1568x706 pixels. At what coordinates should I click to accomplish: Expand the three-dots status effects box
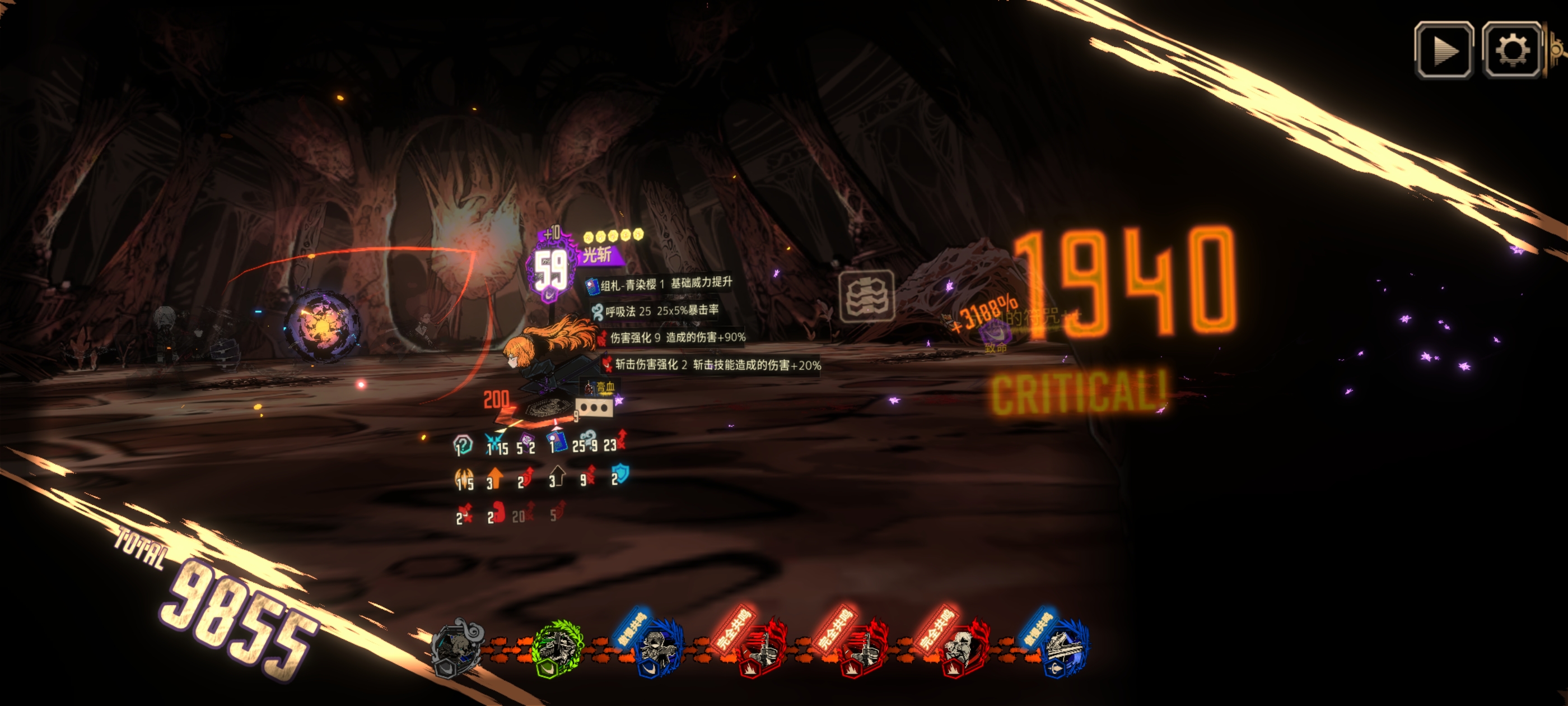click(594, 407)
